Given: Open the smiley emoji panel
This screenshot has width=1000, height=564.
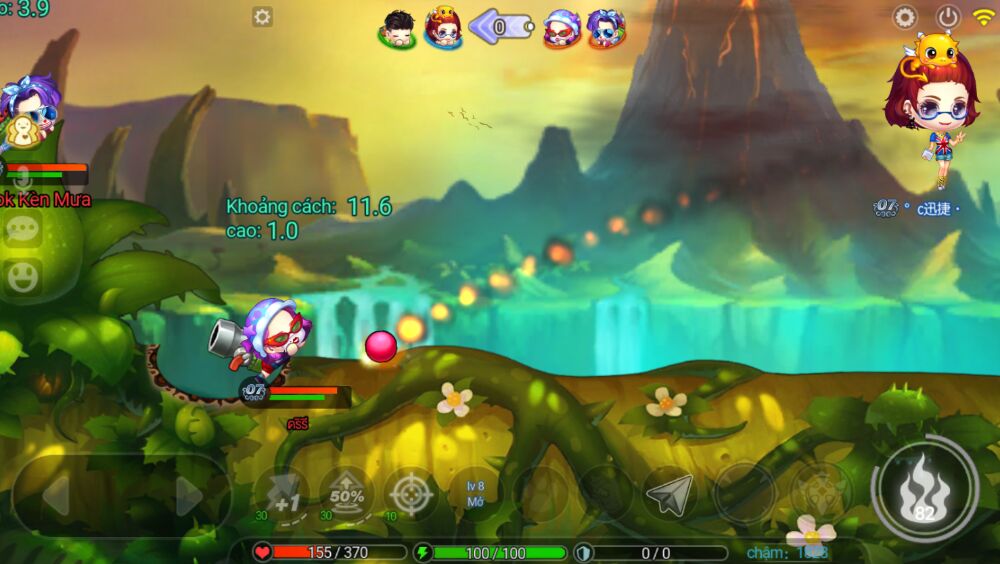Looking at the screenshot, I should [22, 276].
